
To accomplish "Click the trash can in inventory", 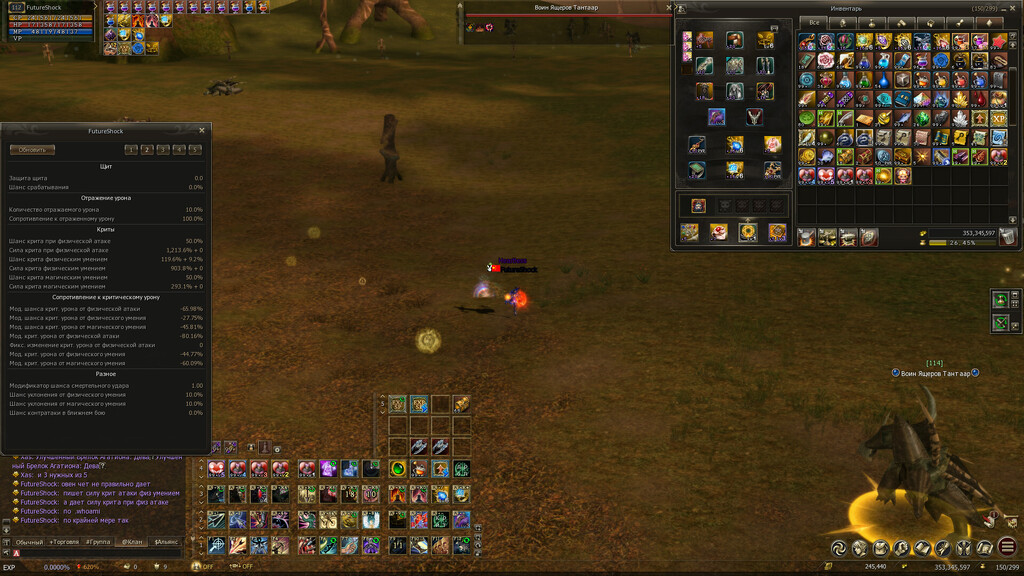I will [x=1007, y=237].
